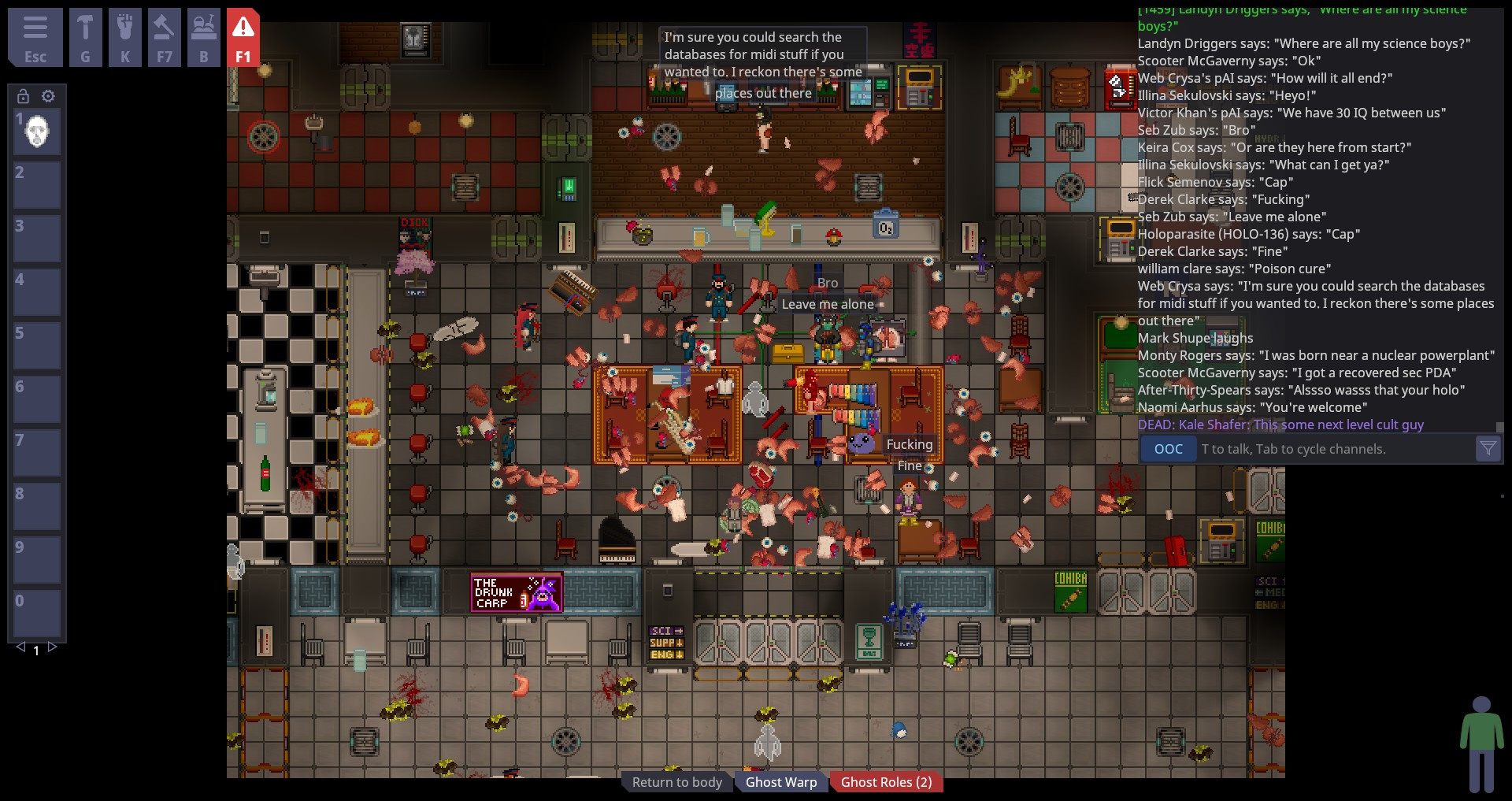1512x801 pixels.
Task: Open the chat filter funnel icon
Action: (x=1488, y=449)
